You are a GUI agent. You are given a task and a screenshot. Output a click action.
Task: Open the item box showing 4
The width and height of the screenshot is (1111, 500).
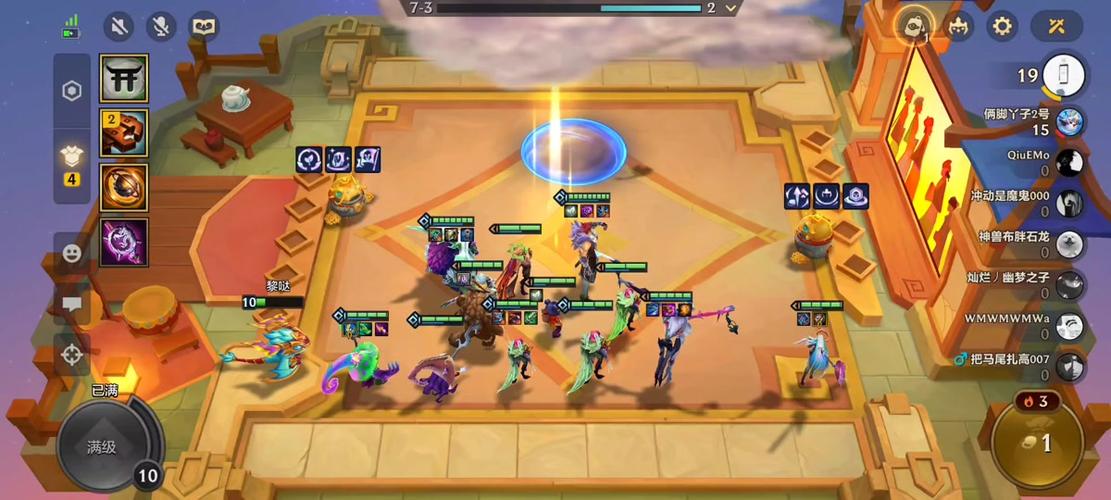72,160
